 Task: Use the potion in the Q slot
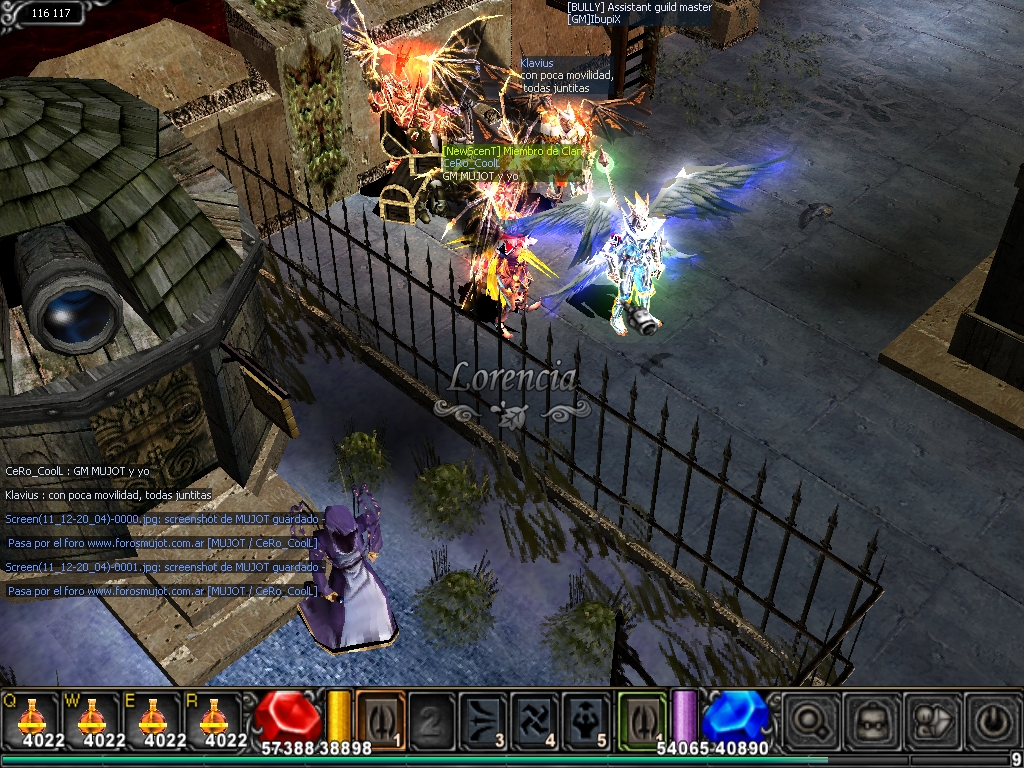pos(32,717)
